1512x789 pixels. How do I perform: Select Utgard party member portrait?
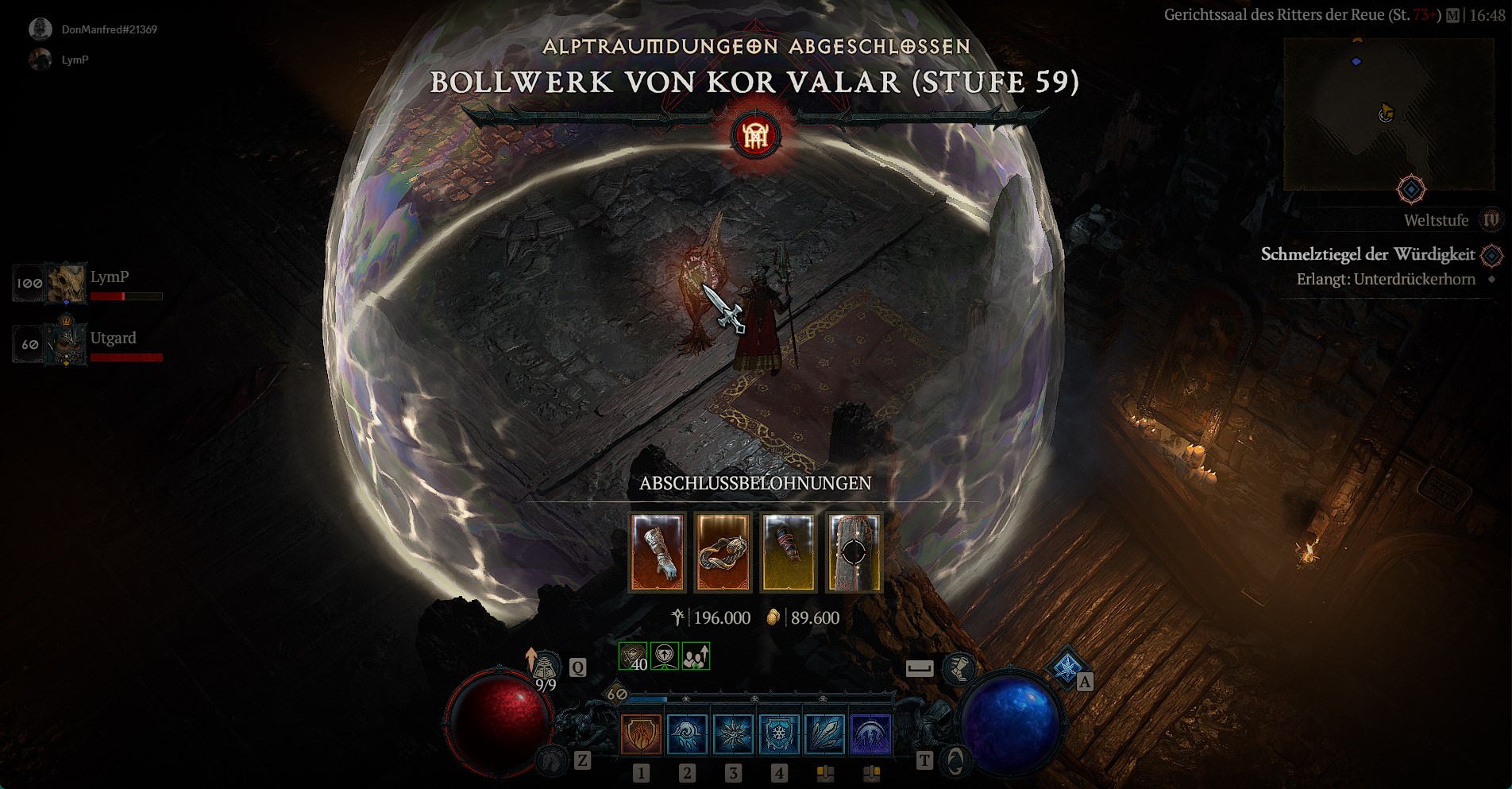pos(66,345)
